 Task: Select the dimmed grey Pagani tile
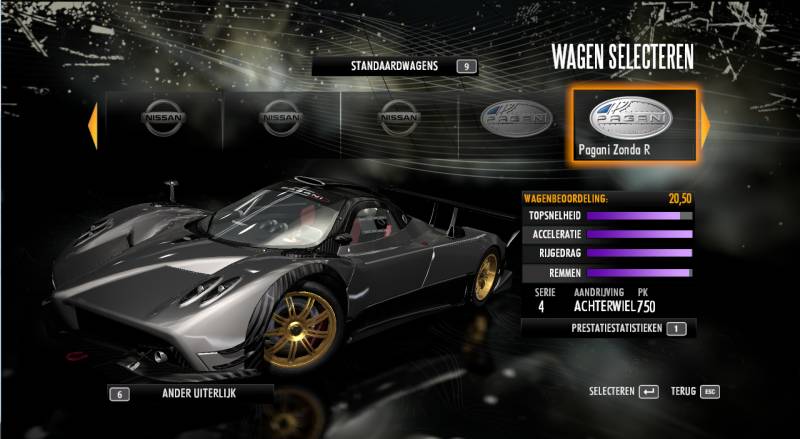515,122
